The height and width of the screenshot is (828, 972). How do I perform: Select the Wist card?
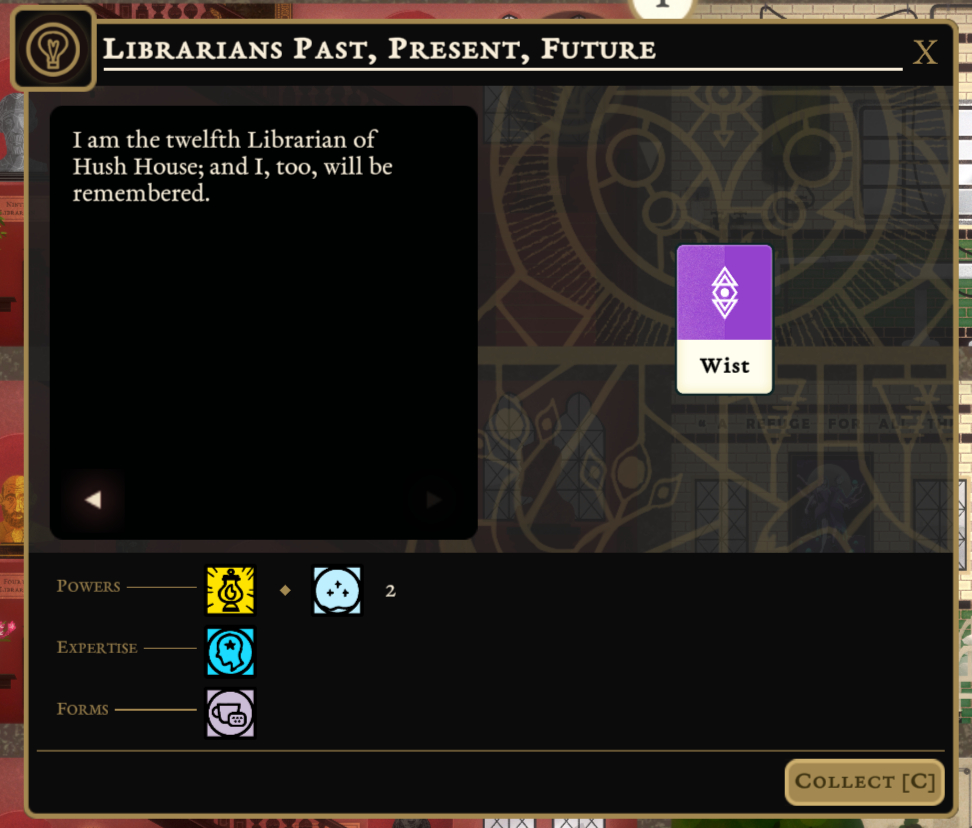725,320
